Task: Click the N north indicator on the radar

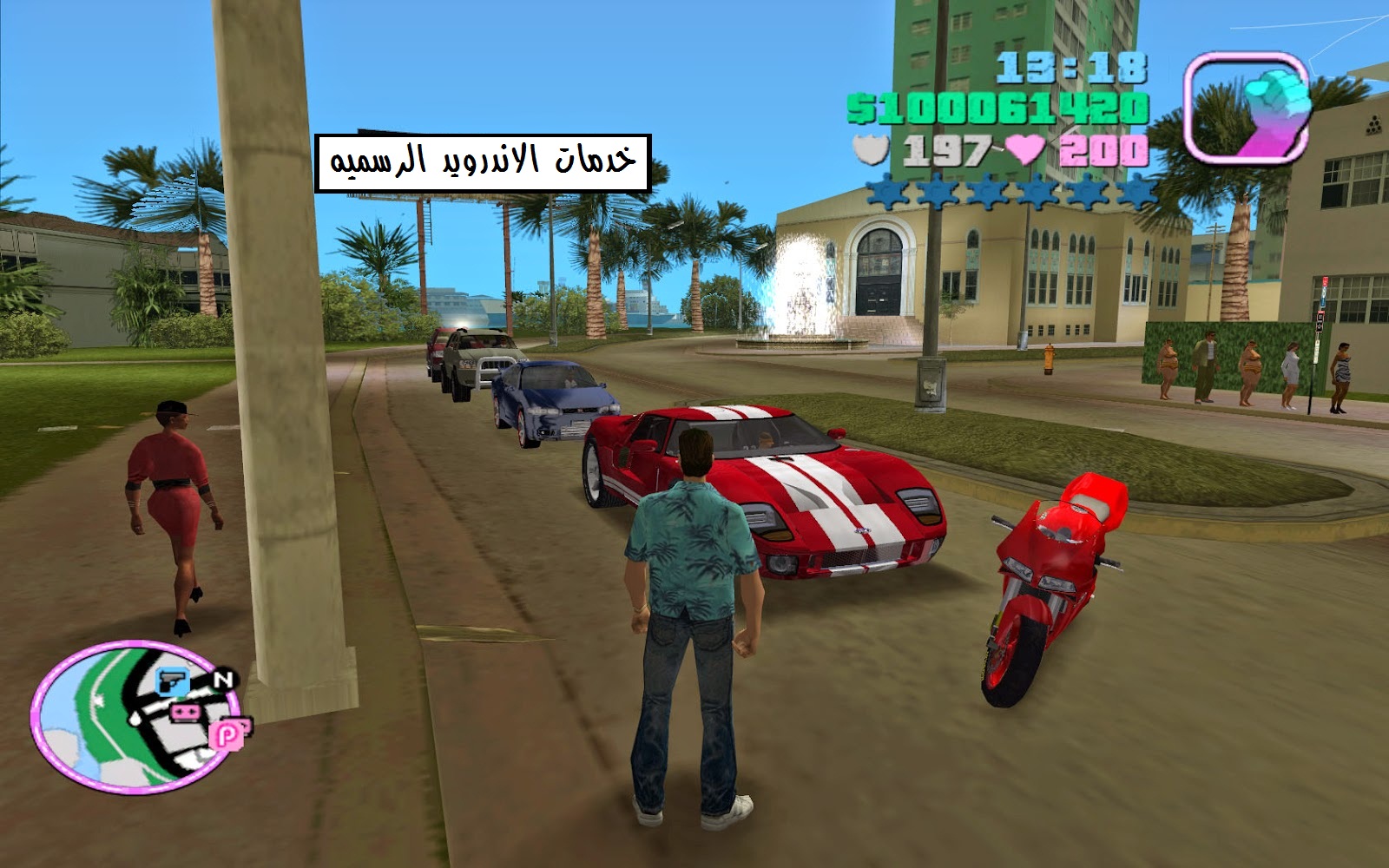Action: pos(222,679)
